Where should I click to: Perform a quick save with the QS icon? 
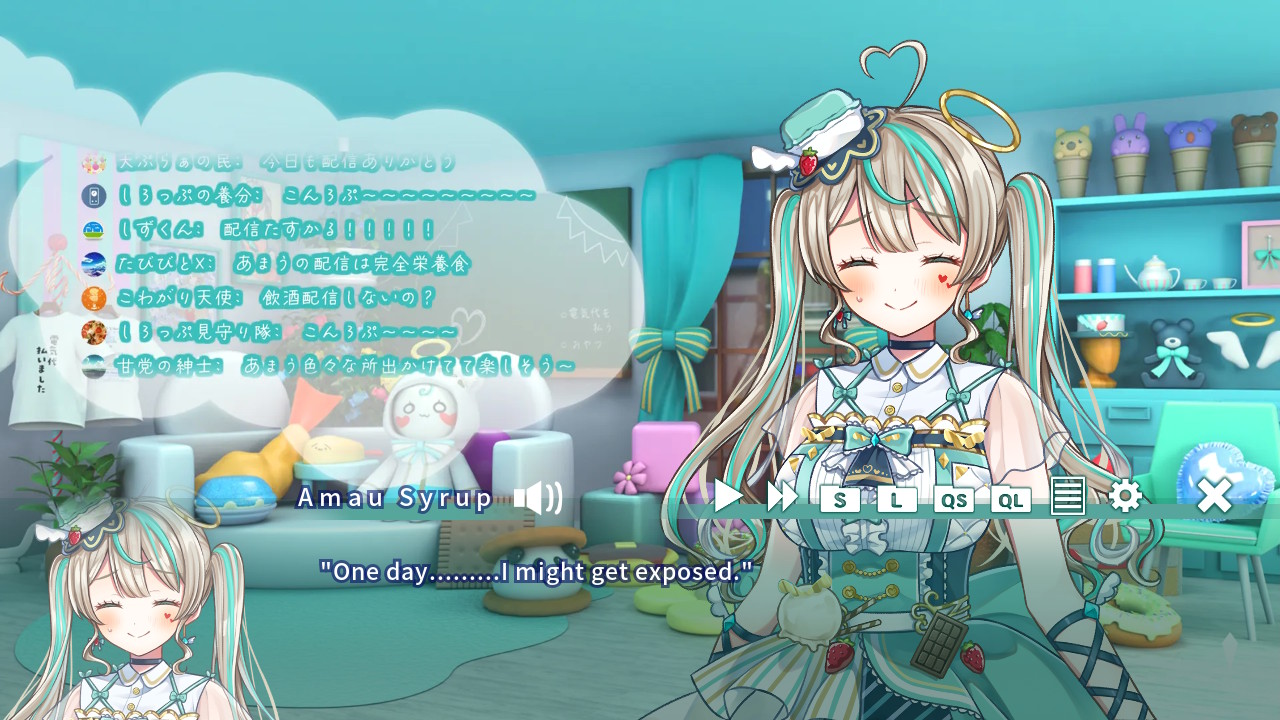[953, 499]
